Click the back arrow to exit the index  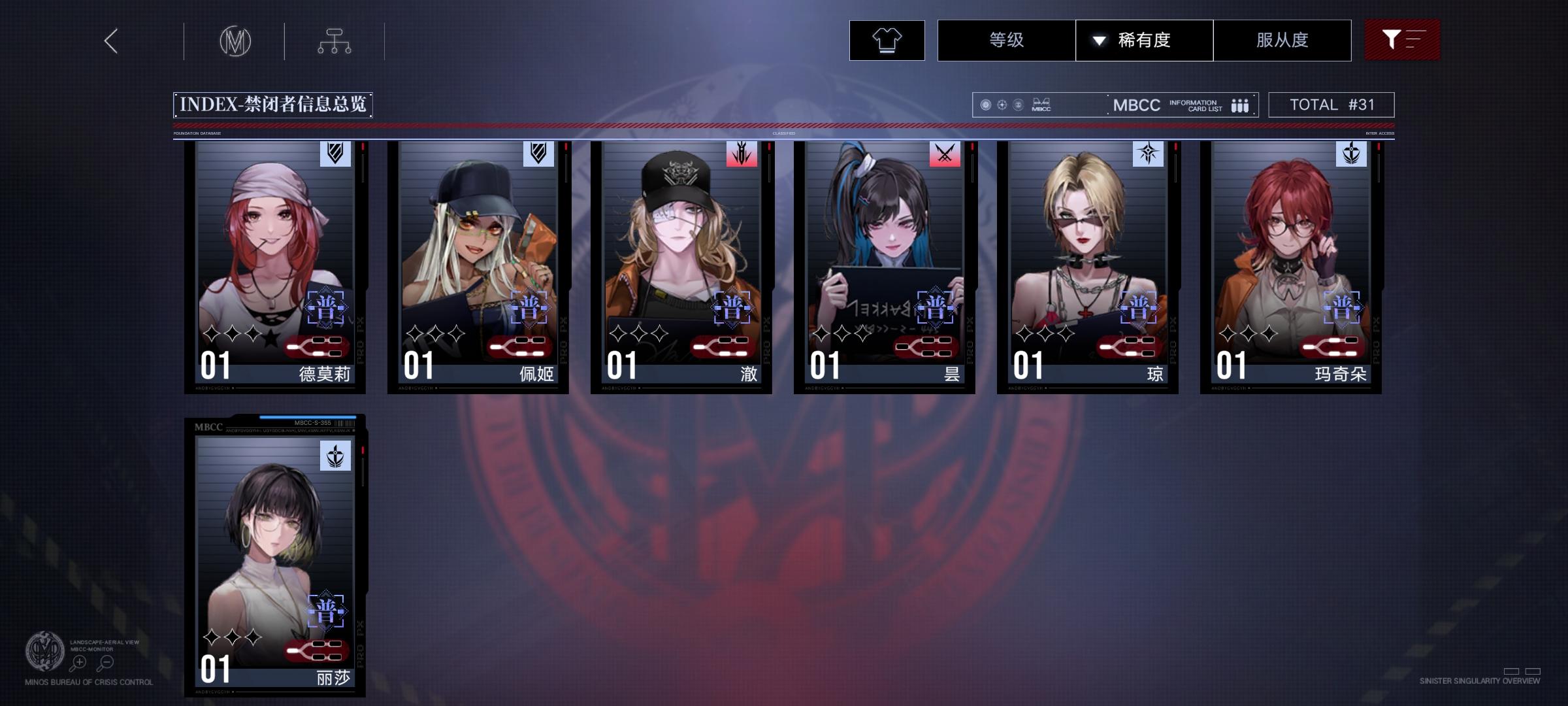(x=110, y=41)
